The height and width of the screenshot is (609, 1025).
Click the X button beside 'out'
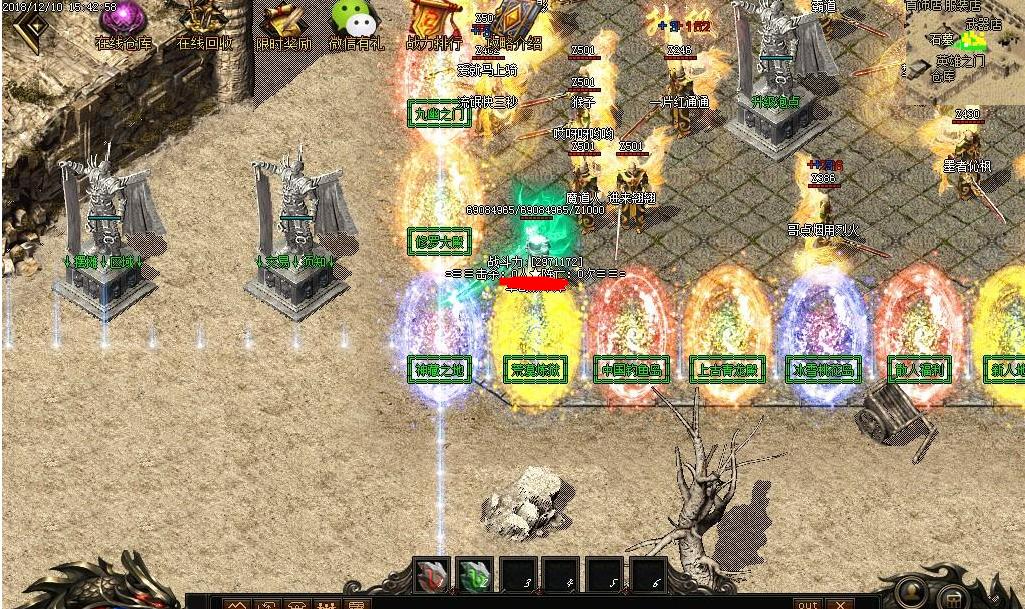(839, 603)
